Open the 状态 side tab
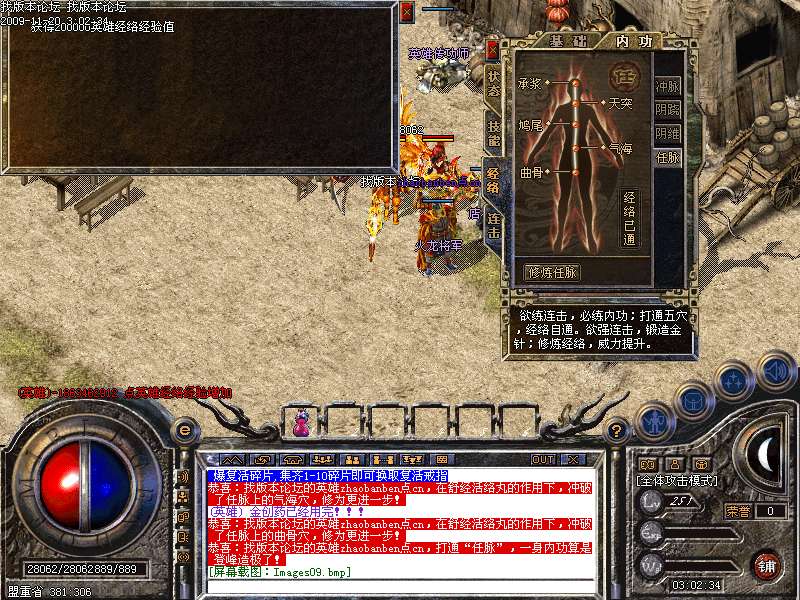 point(493,83)
